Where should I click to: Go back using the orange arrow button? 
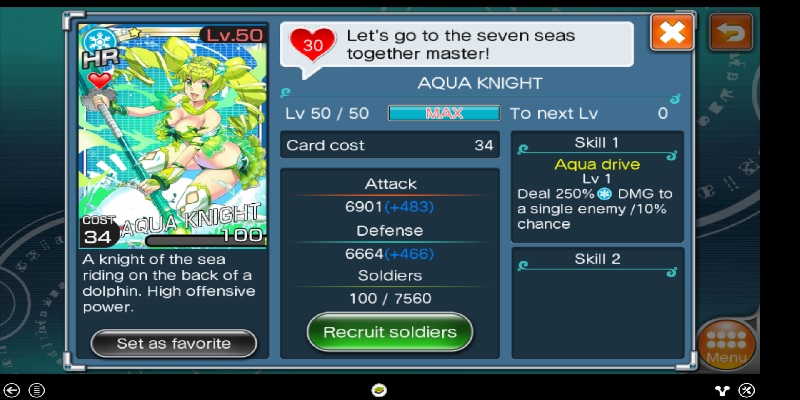(731, 33)
